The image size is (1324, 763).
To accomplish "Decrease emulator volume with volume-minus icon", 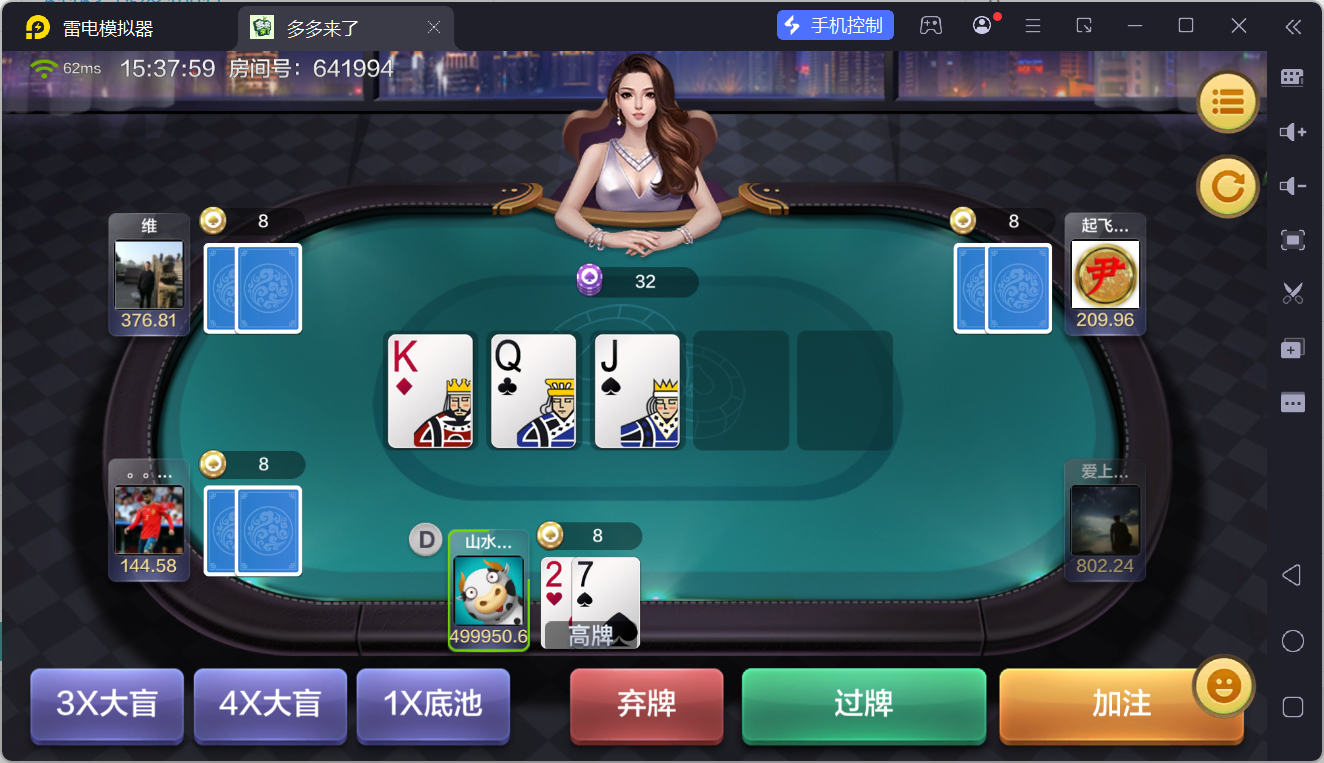I will coord(1292,186).
